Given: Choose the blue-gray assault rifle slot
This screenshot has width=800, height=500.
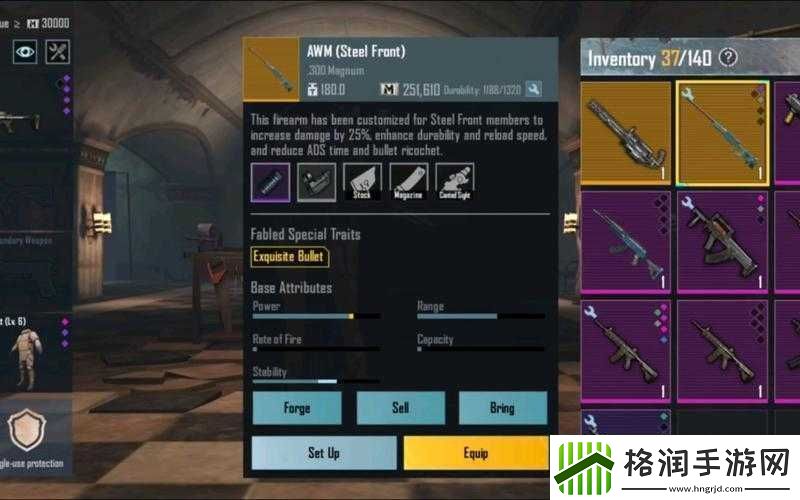Looking at the screenshot, I should 626,241.
